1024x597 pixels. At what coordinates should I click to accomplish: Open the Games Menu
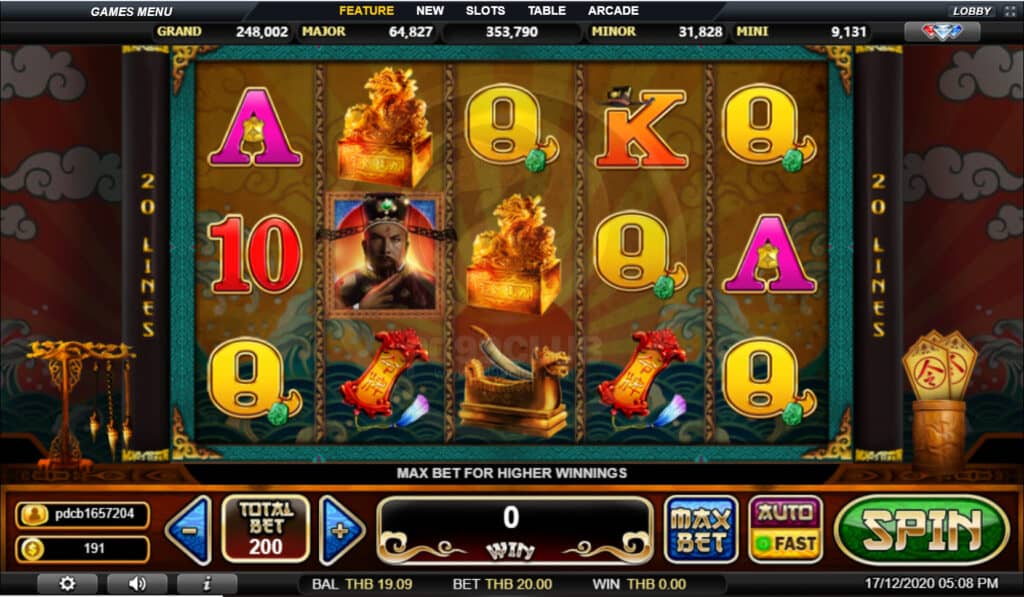[x=131, y=11]
